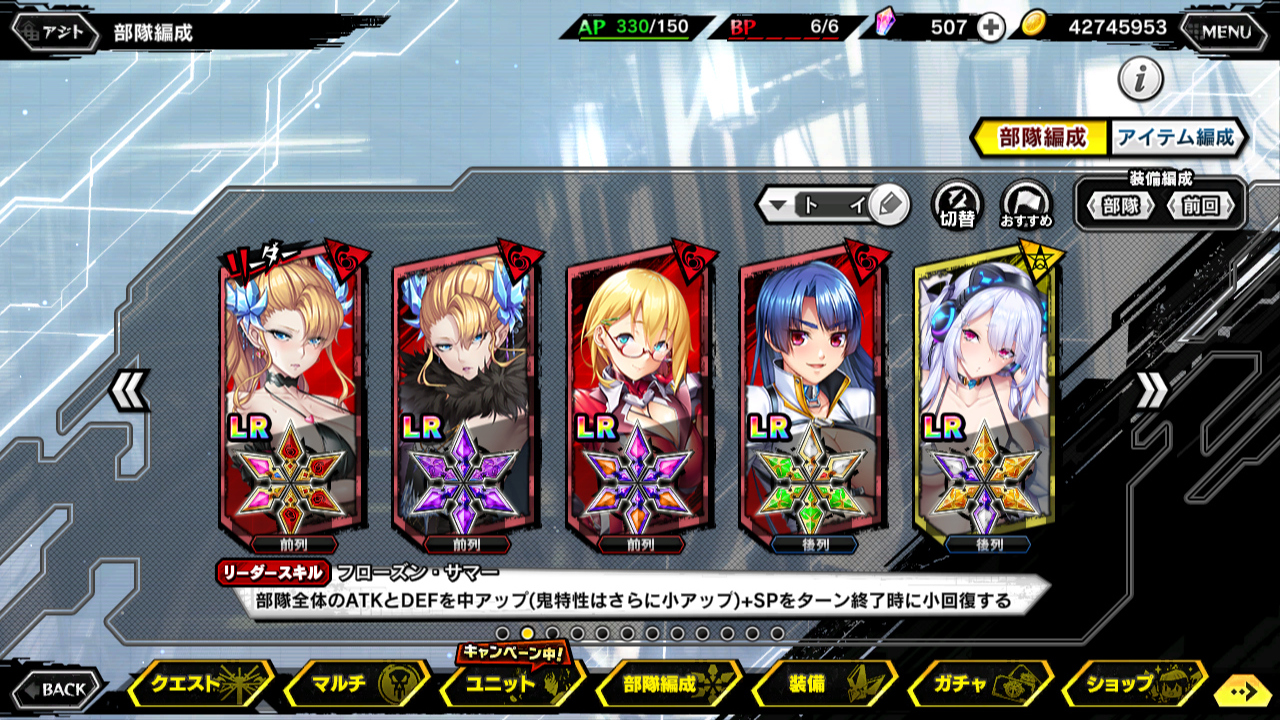The width and height of the screenshot is (1280, 720).
Task: Add more gems with the plus button
Action: 990,28
